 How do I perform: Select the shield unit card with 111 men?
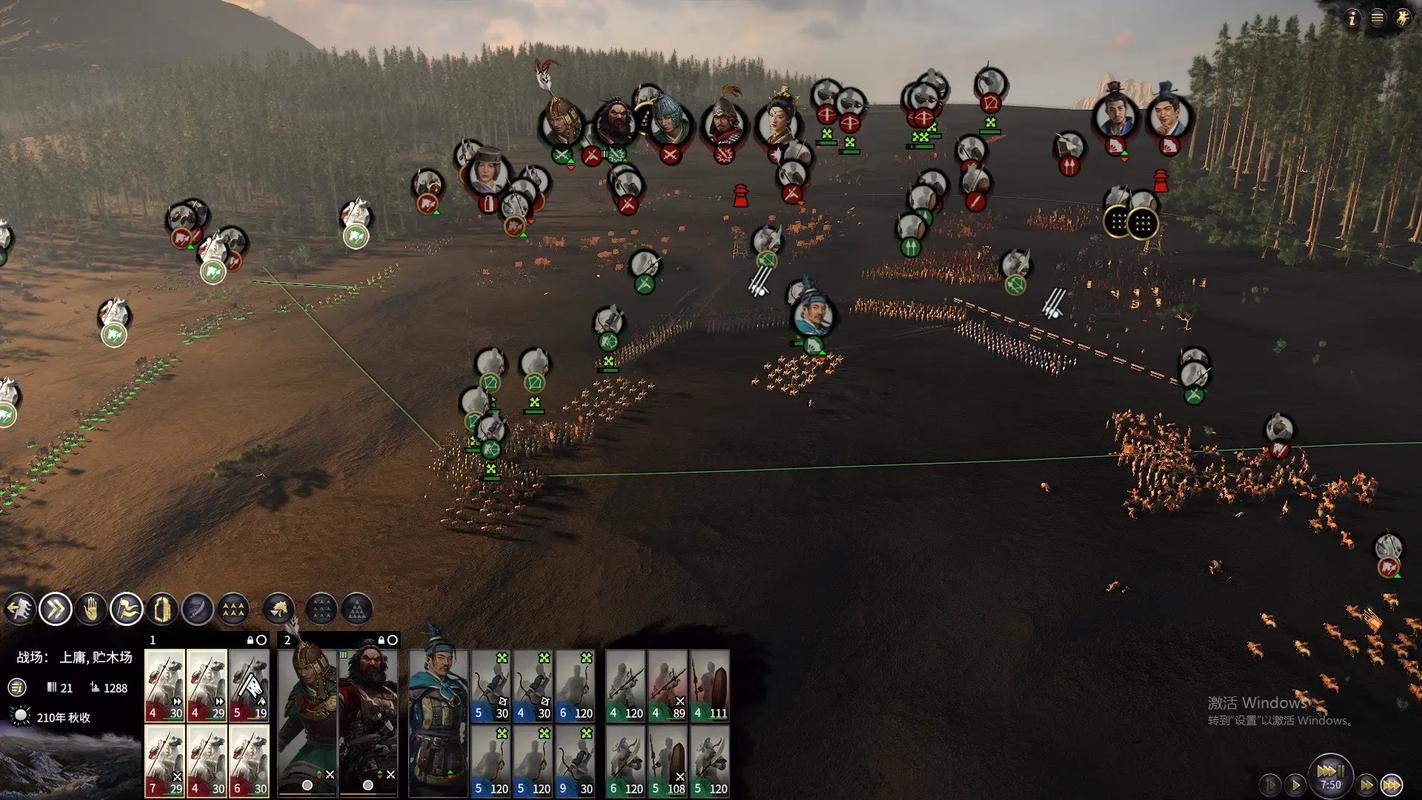point(709,685)
